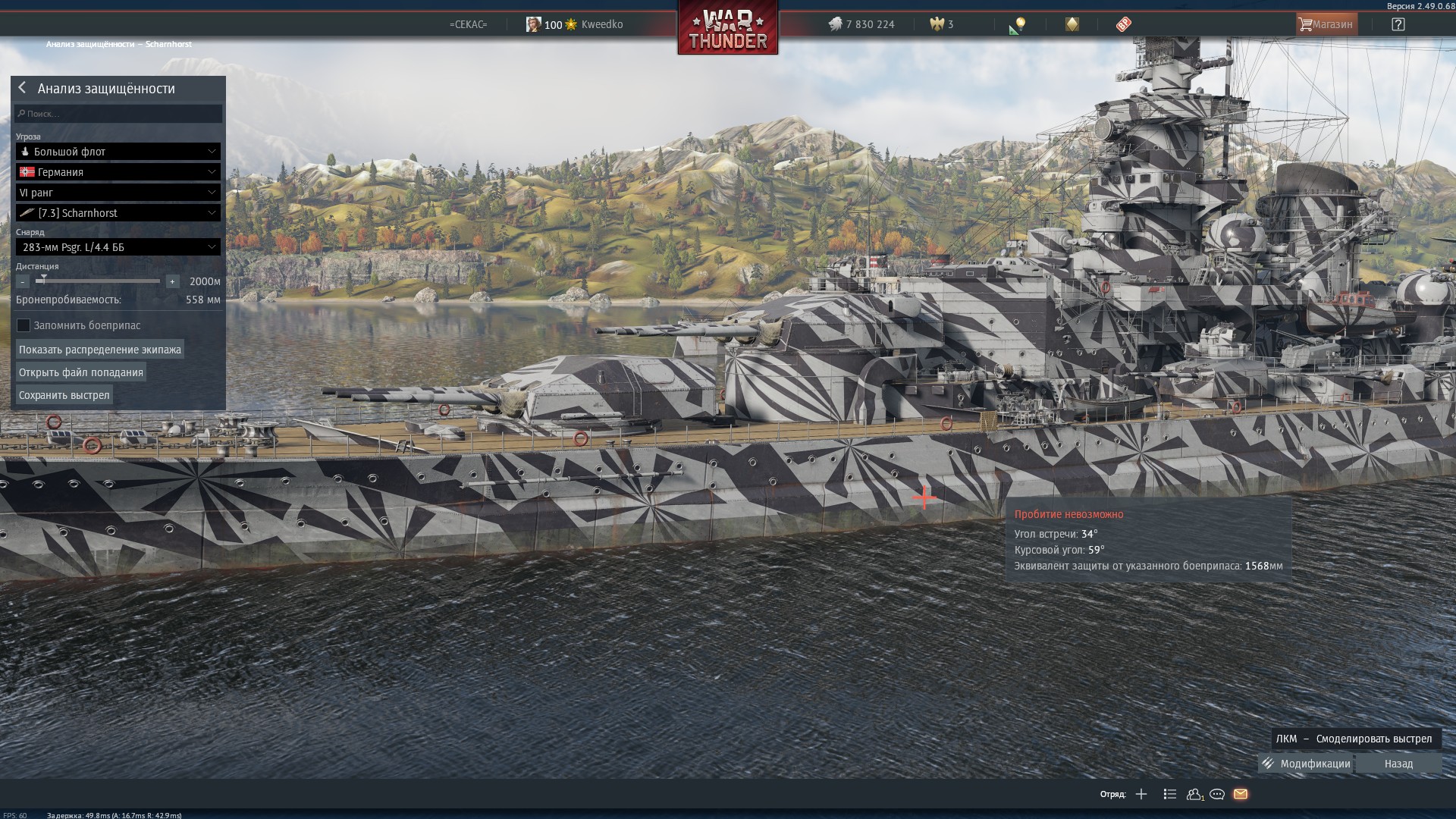Open the mail envelope icon
The height and width of the screenshot is (819, 1456).
click(x=1241, y=794)
